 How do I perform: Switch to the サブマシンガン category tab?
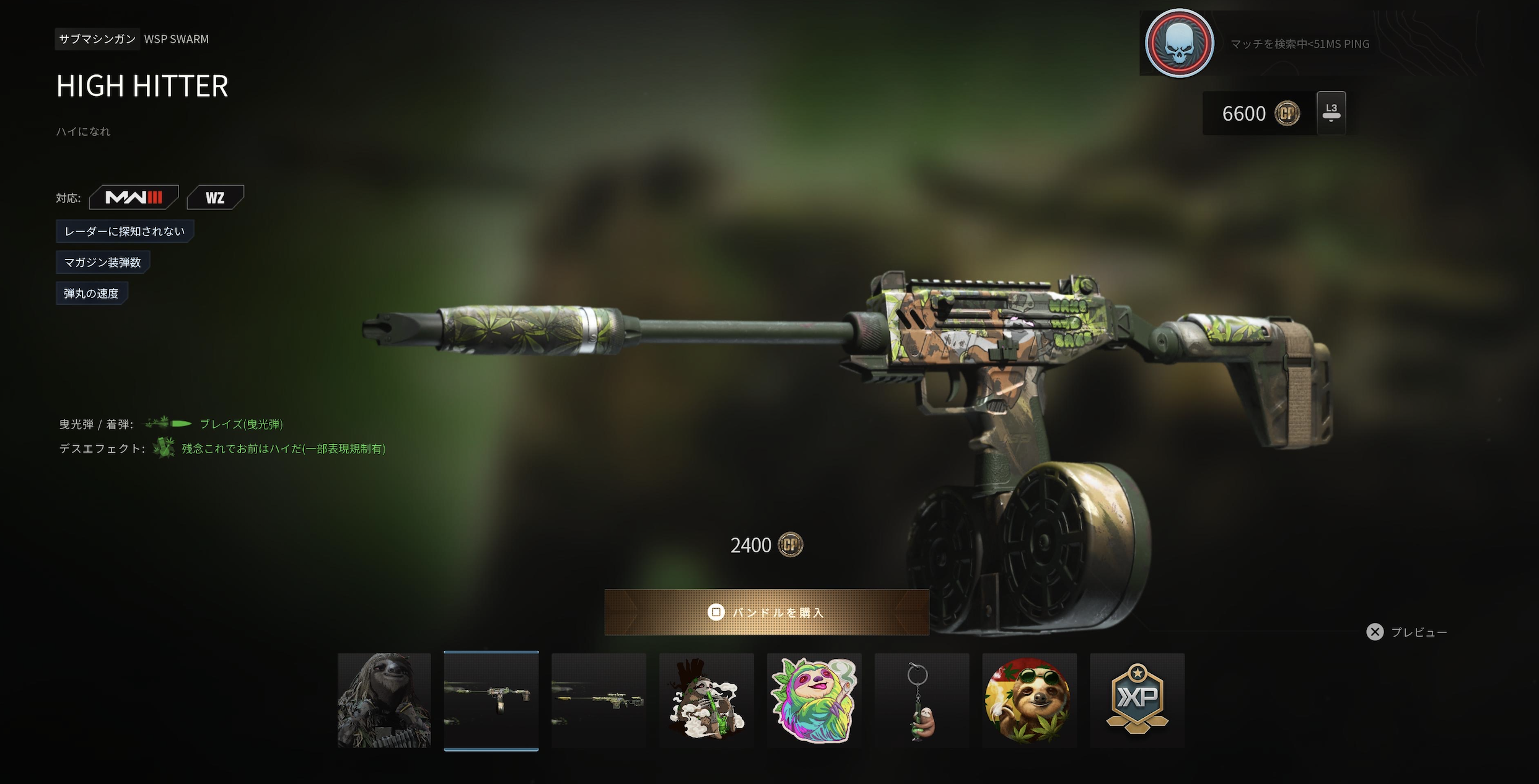(x=97, y=39)
